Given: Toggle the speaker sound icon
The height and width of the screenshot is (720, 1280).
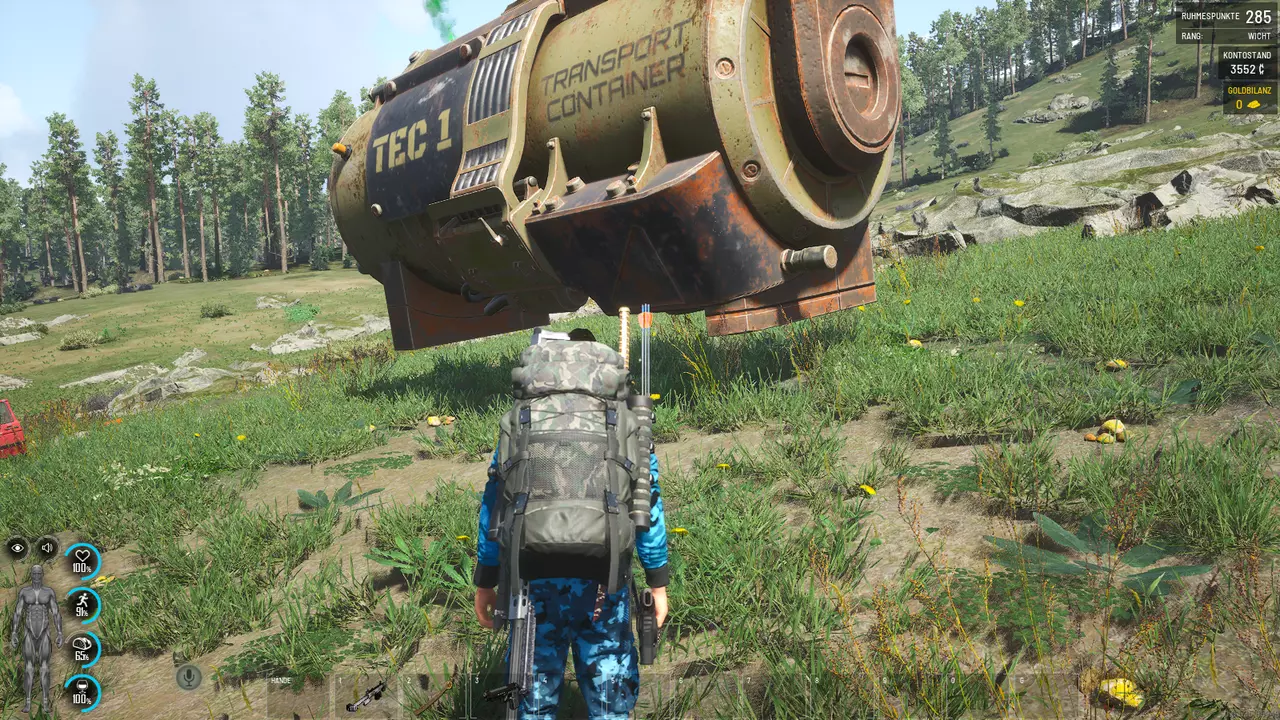Looking at the screenshot, I should coord(47,547).
